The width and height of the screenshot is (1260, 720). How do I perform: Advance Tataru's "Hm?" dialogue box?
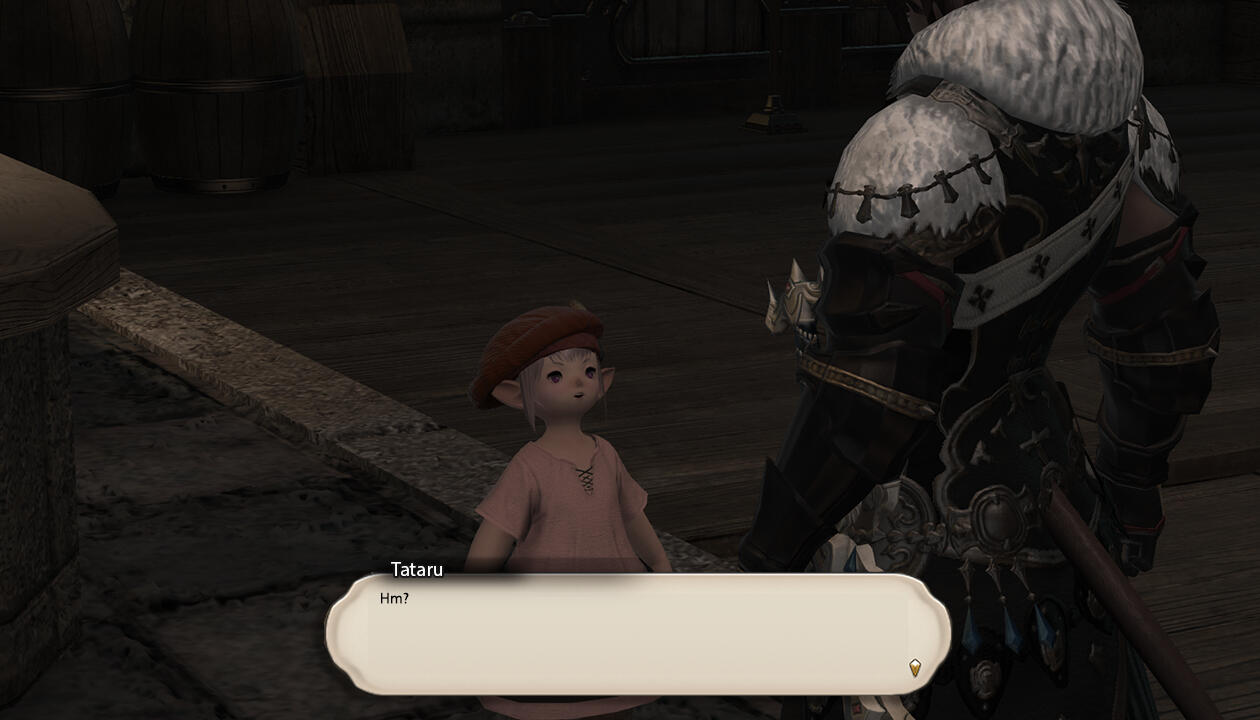(637, 633)
